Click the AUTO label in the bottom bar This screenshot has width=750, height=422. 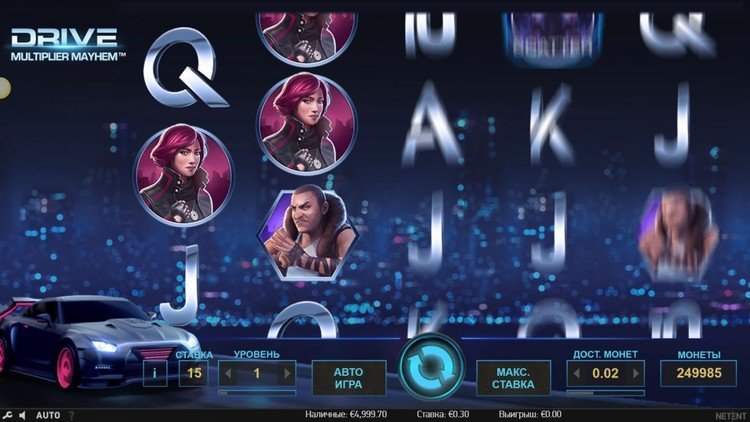point(48,414)
